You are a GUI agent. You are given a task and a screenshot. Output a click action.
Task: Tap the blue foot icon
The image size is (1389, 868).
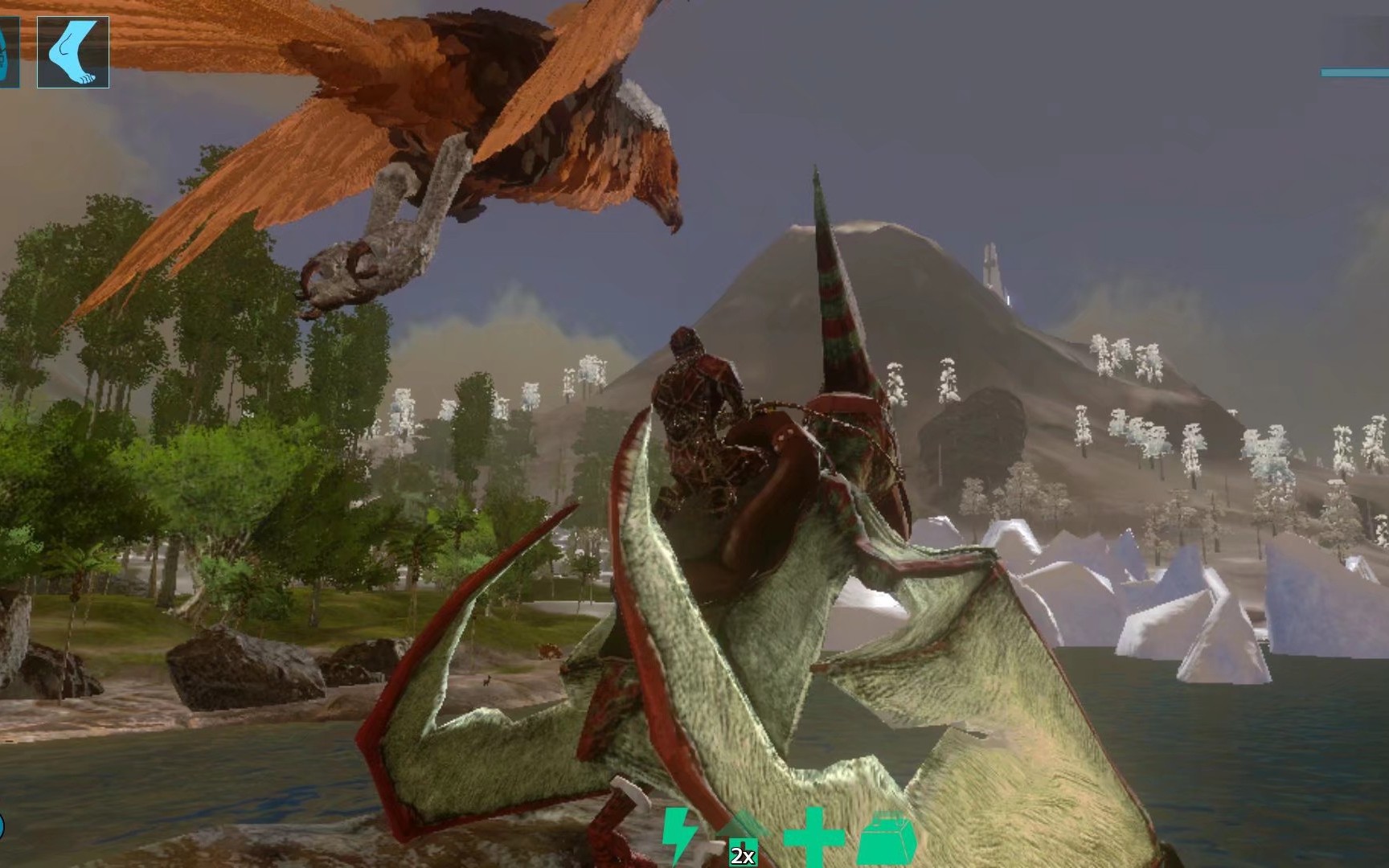[72, 52]
